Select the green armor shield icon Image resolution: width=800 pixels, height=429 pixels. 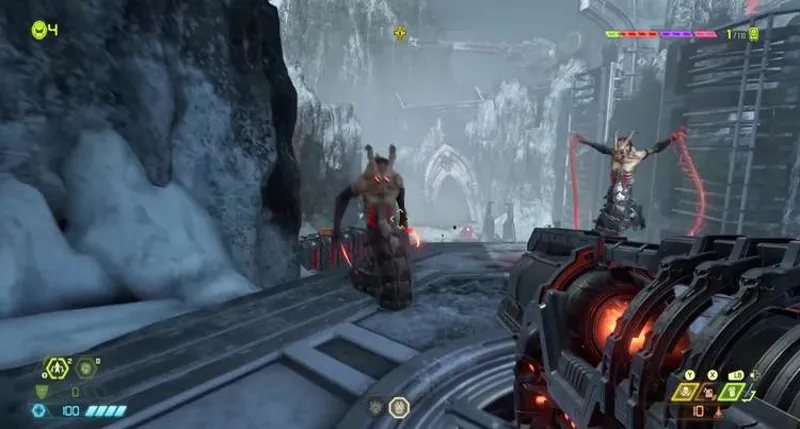(x=40, y=392)
